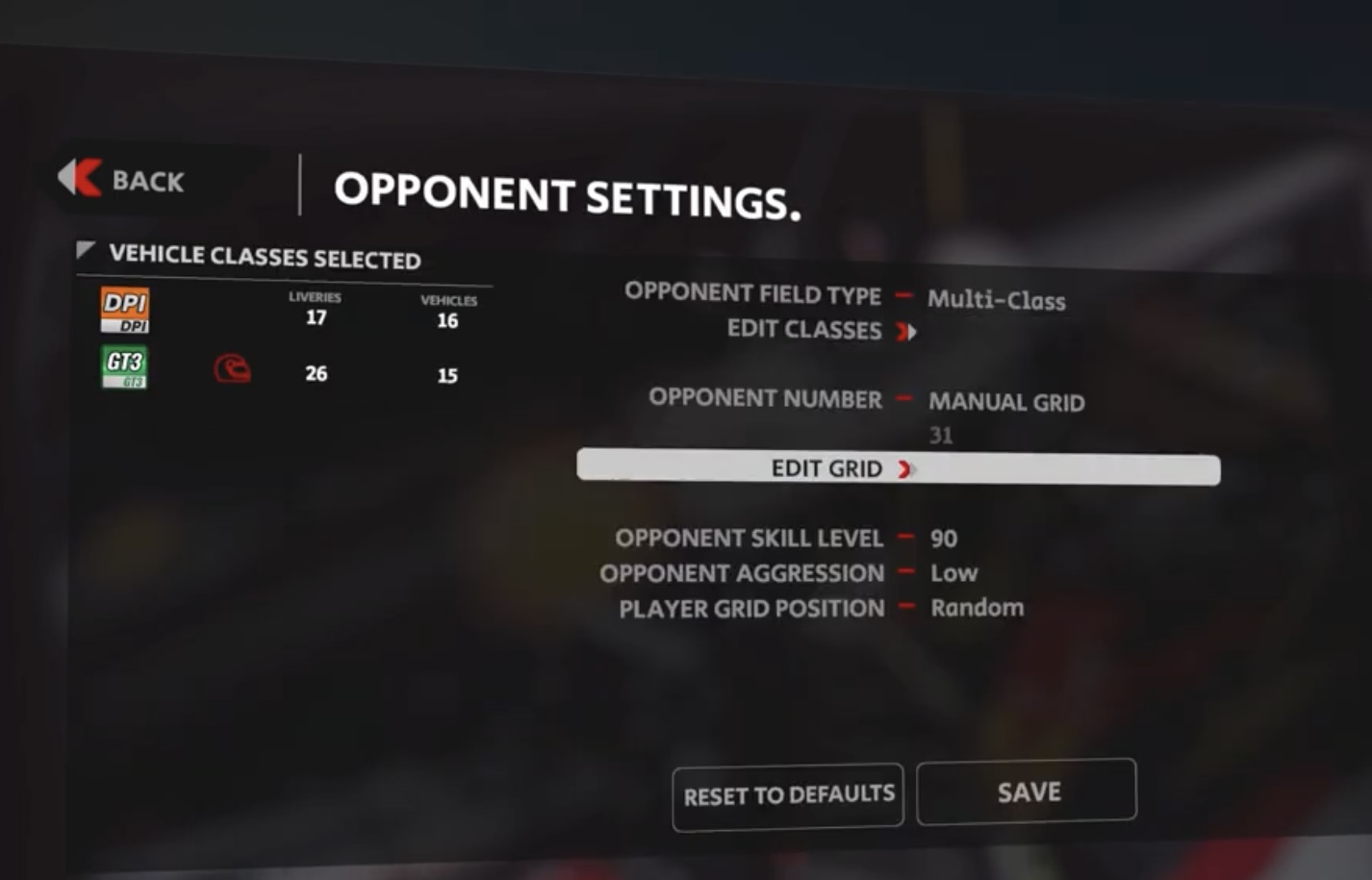Go back using the BACK button
1372x880 pixels.
122,180
